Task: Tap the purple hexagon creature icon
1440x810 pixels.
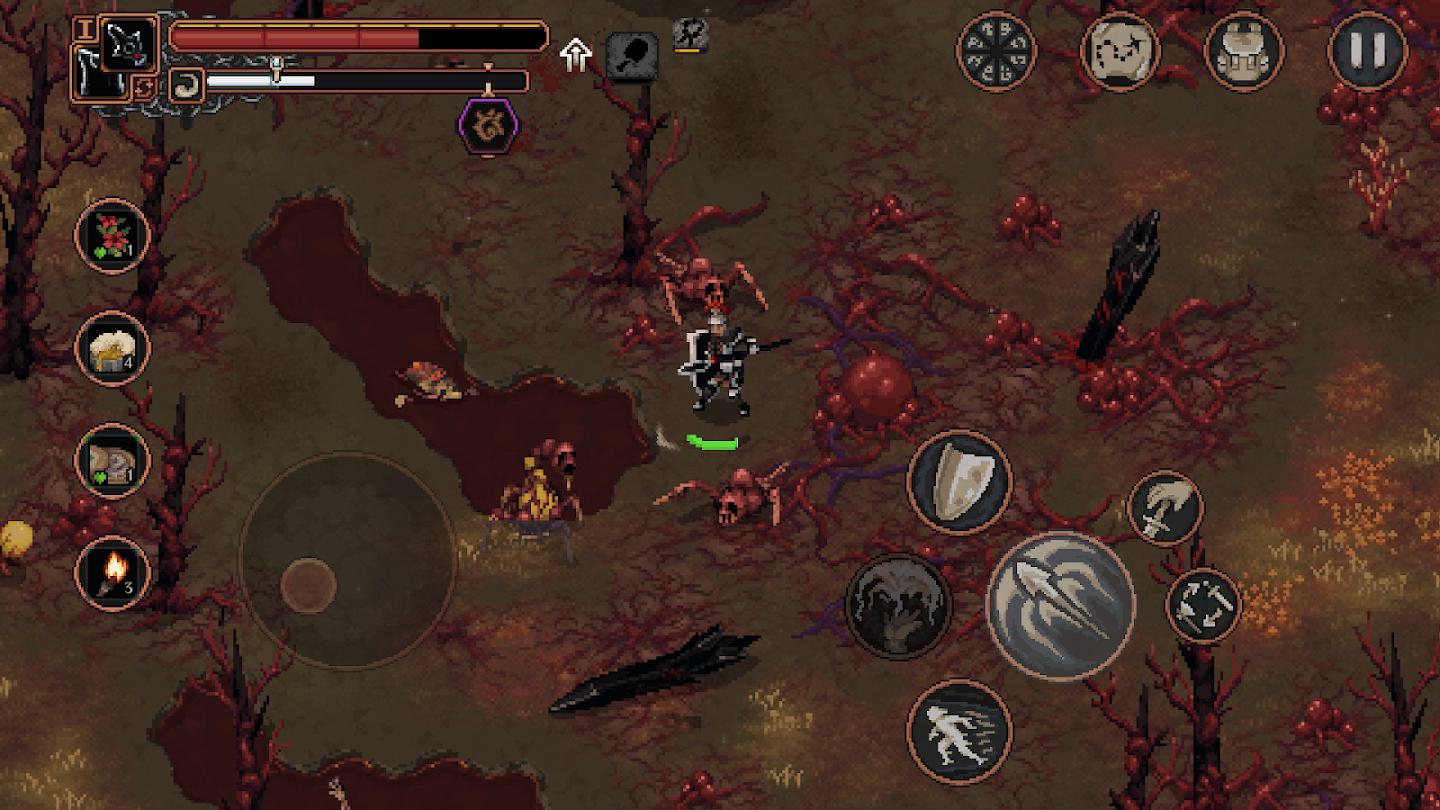Action: 488,127
